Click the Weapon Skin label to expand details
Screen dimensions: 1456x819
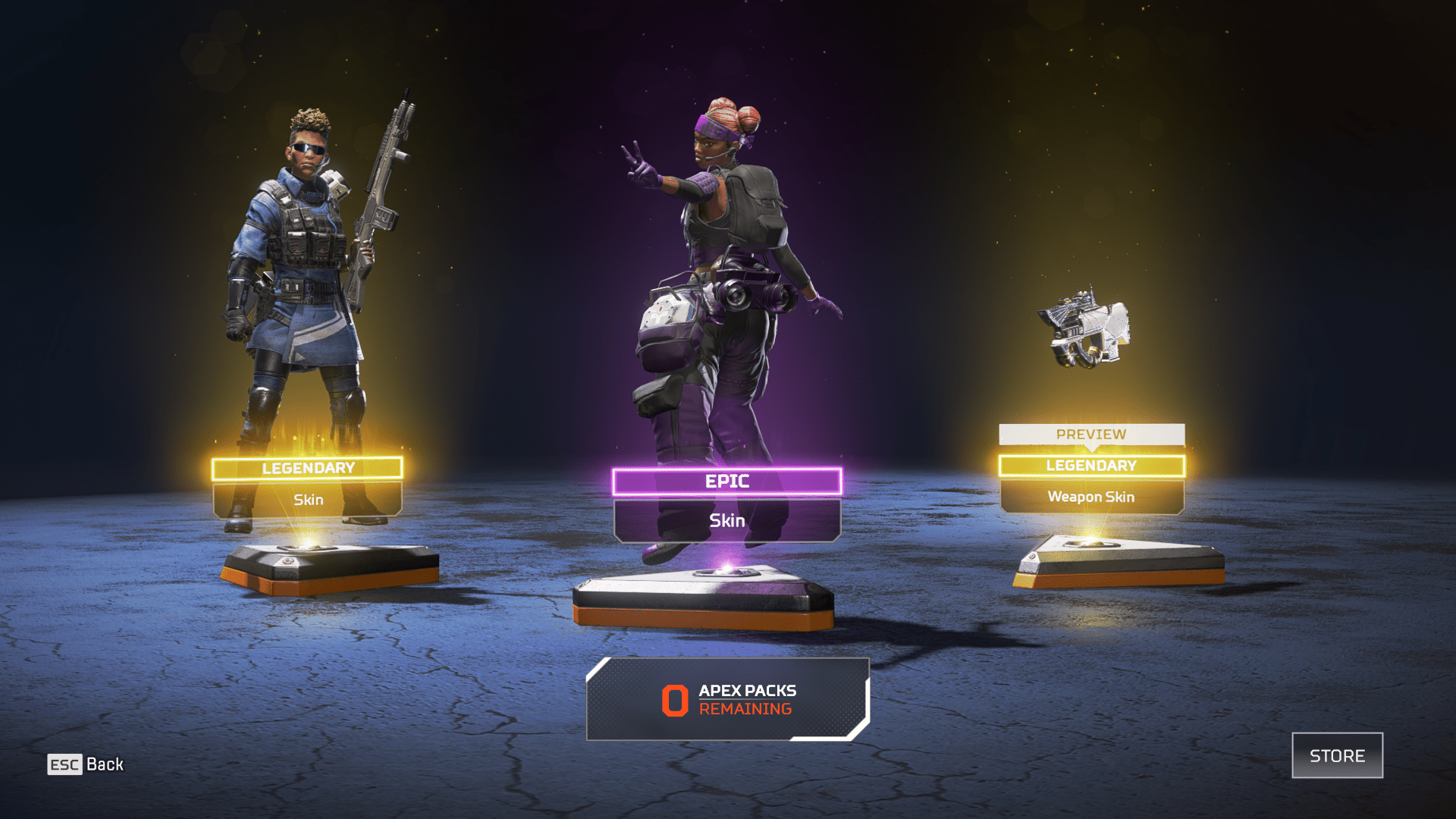(x=1092, y=497)
